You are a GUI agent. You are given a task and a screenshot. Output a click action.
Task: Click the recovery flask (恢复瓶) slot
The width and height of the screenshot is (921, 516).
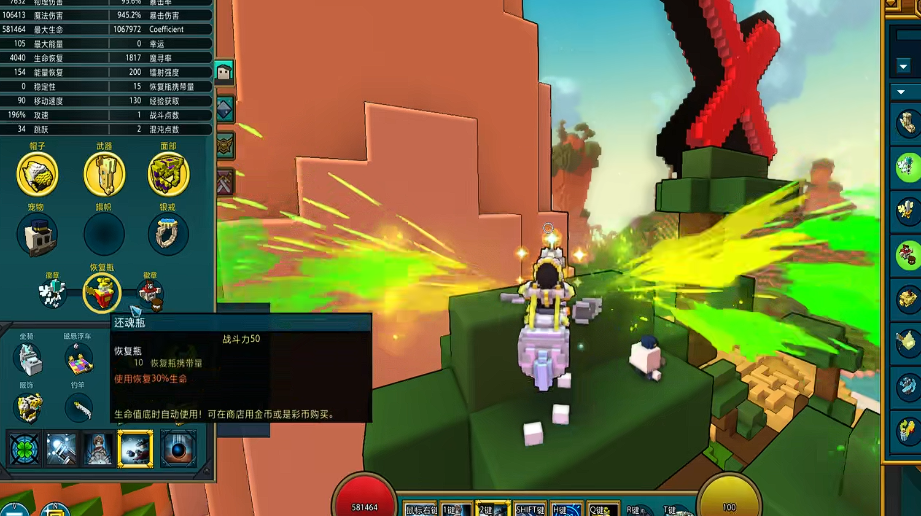101,292
